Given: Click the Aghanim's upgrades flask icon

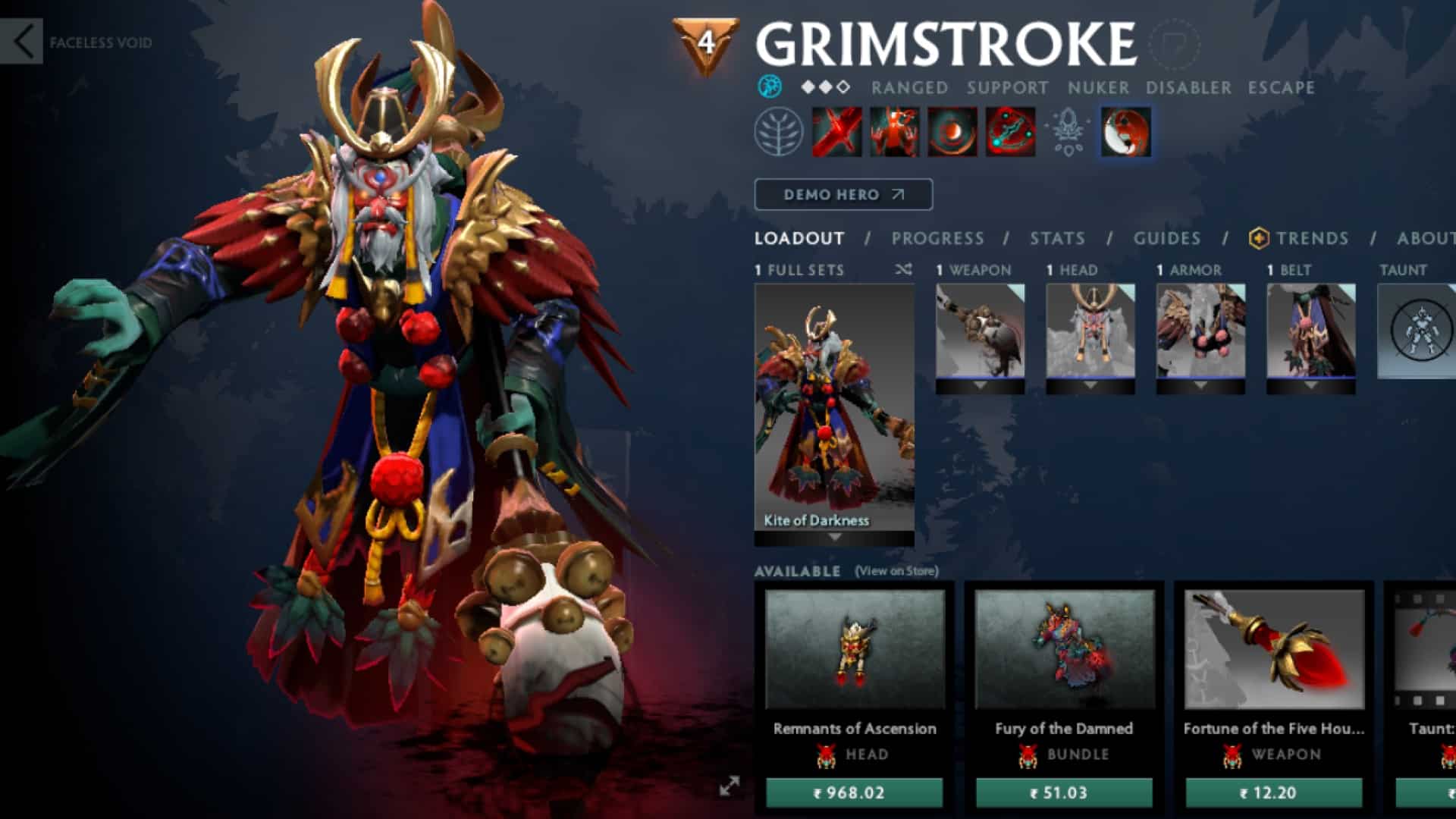Looking at the screenshot, I should [x=1067, y=133].
